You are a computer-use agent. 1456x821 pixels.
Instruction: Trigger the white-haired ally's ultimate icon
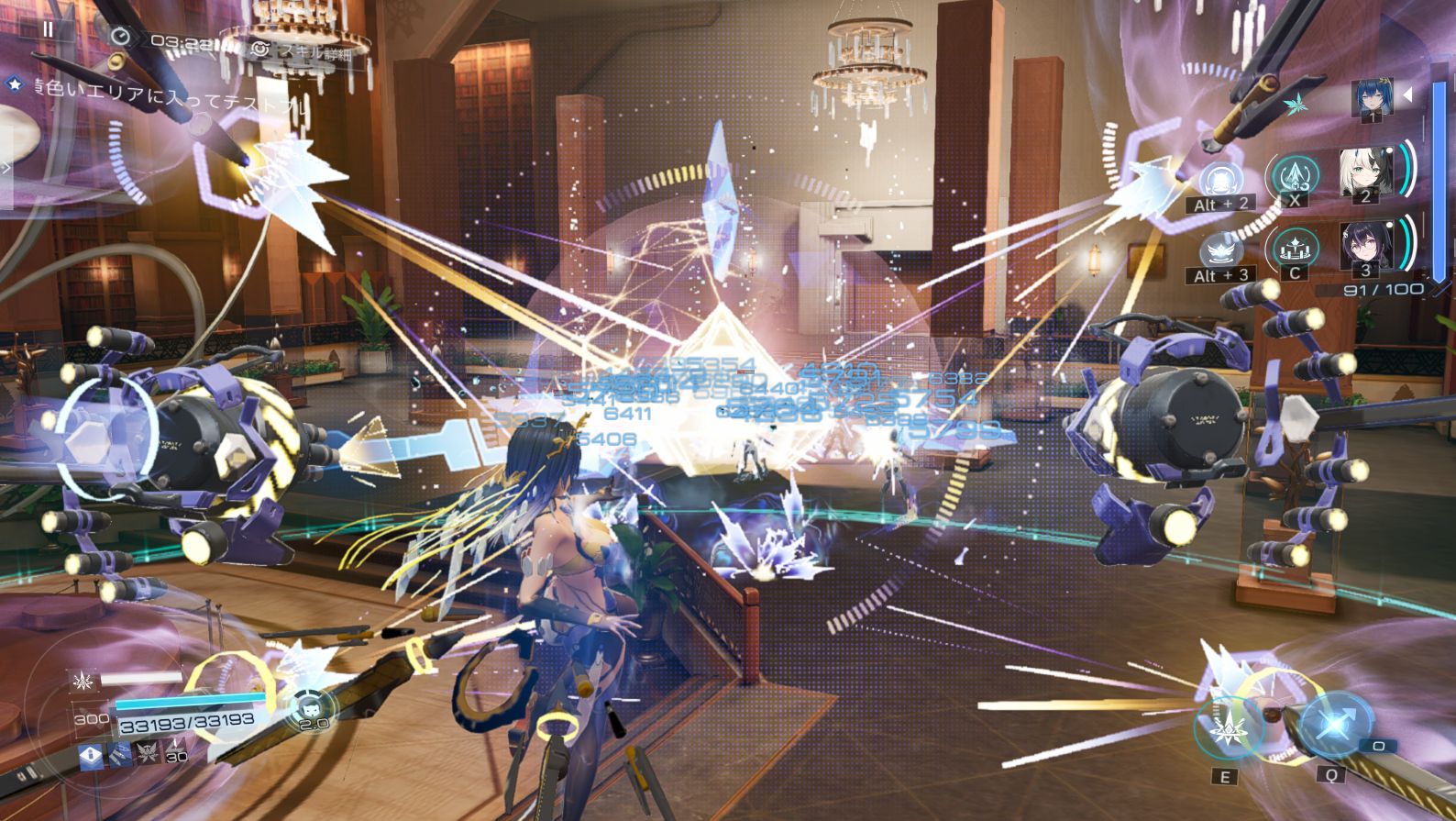[x=1220, y=181]
